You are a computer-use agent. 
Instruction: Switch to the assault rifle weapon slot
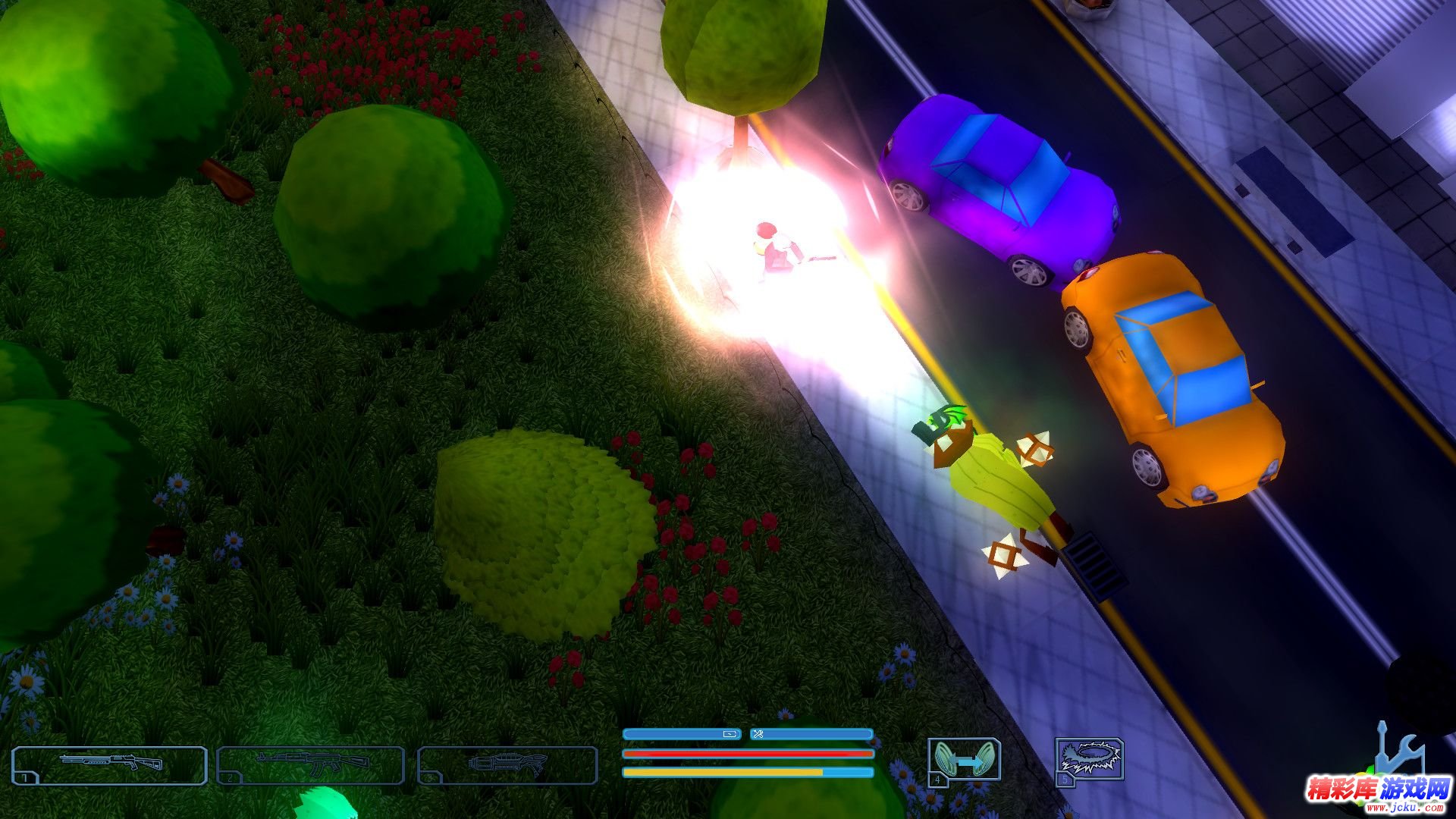point(311,764)
